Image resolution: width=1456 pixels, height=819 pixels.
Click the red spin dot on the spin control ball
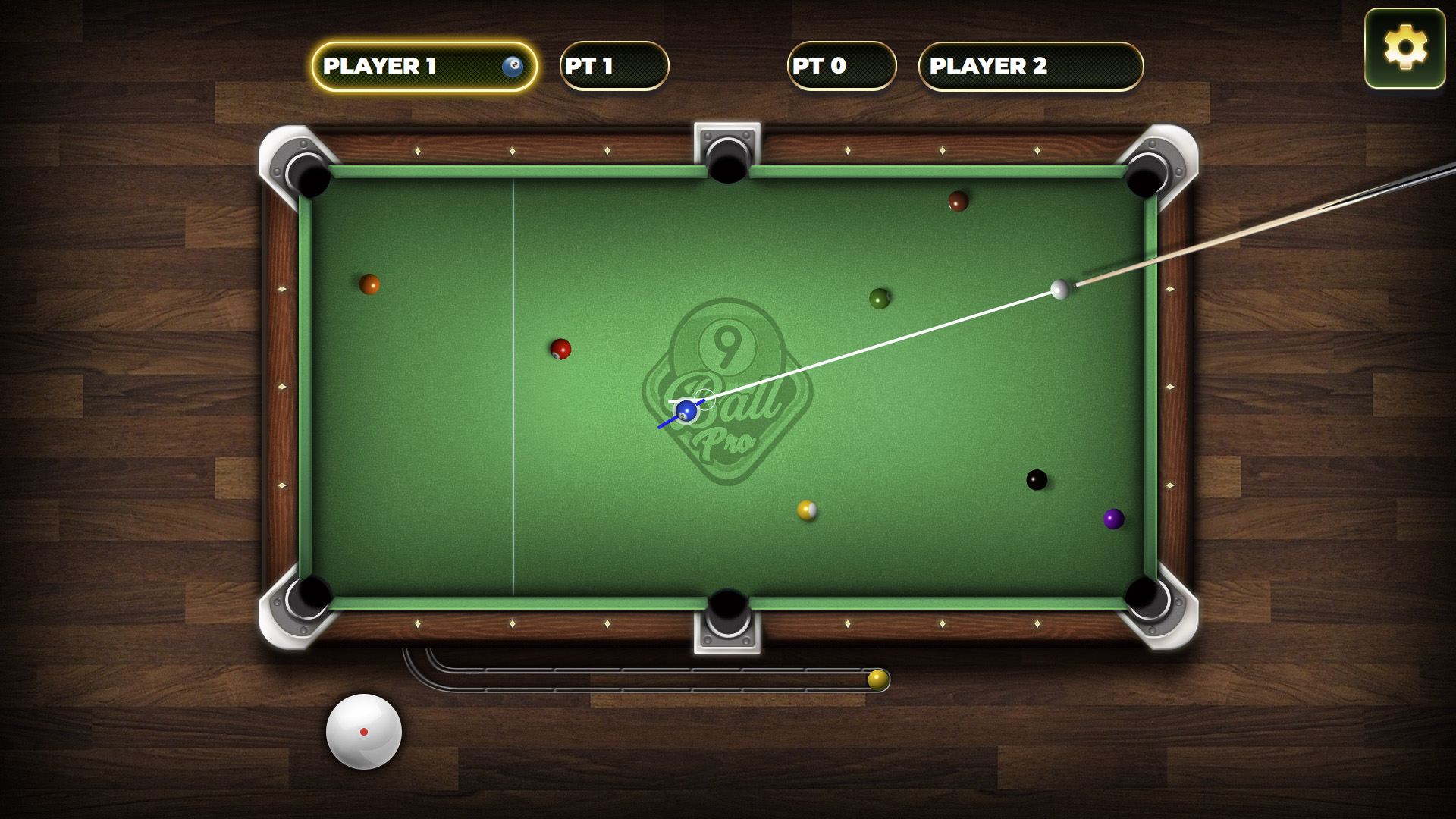tap(364, 732)
